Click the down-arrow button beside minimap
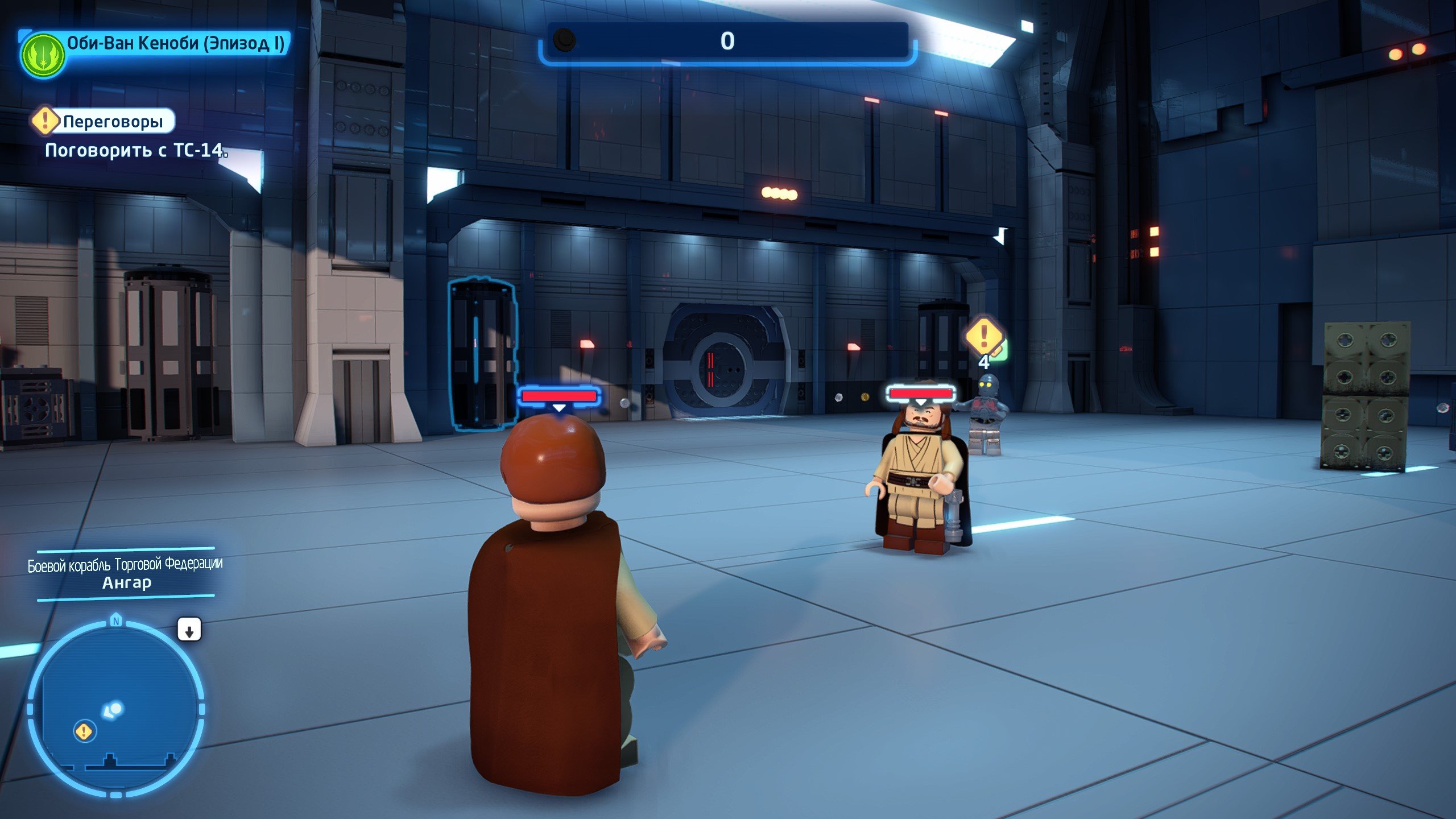 pos(189,630)
